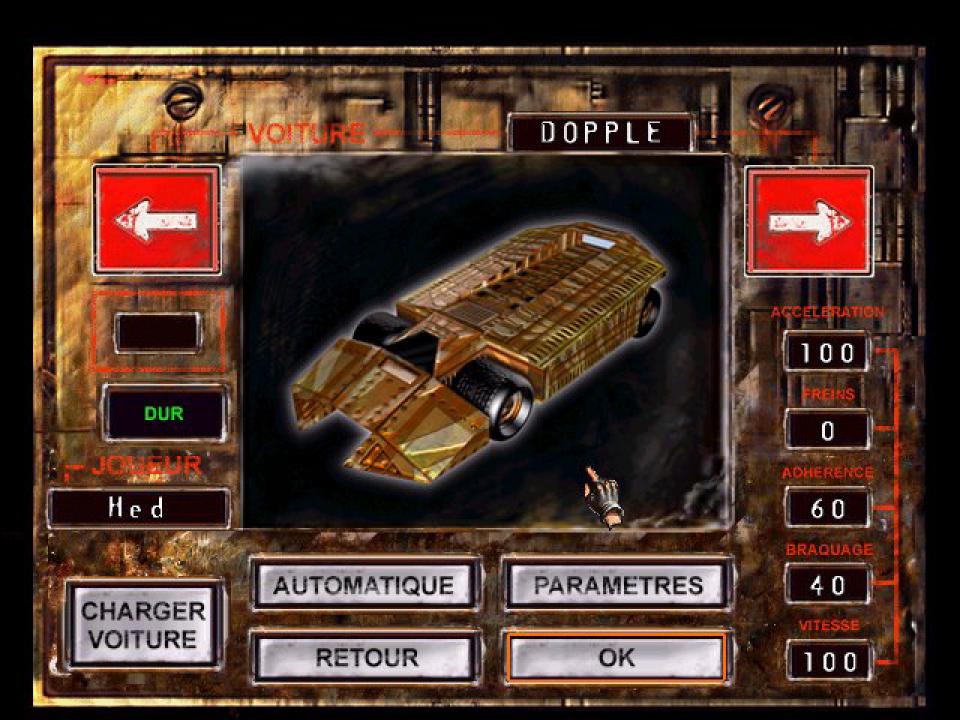Screen dimensions: 960x720
Task: Click the empty box above DUR
Action: click(157, 332)
